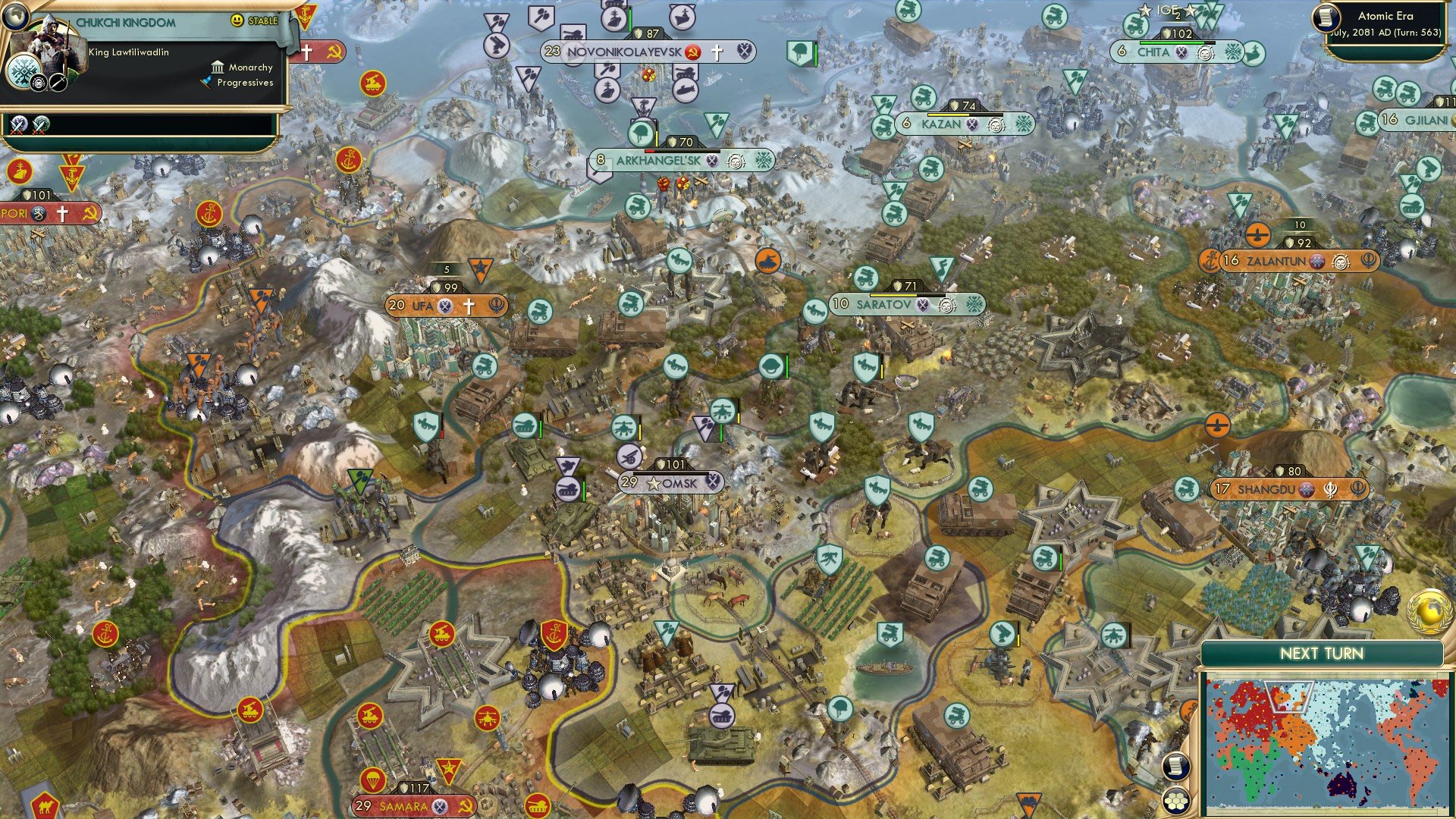Select the Zalantun city banner

click(x=1298, y=261)
